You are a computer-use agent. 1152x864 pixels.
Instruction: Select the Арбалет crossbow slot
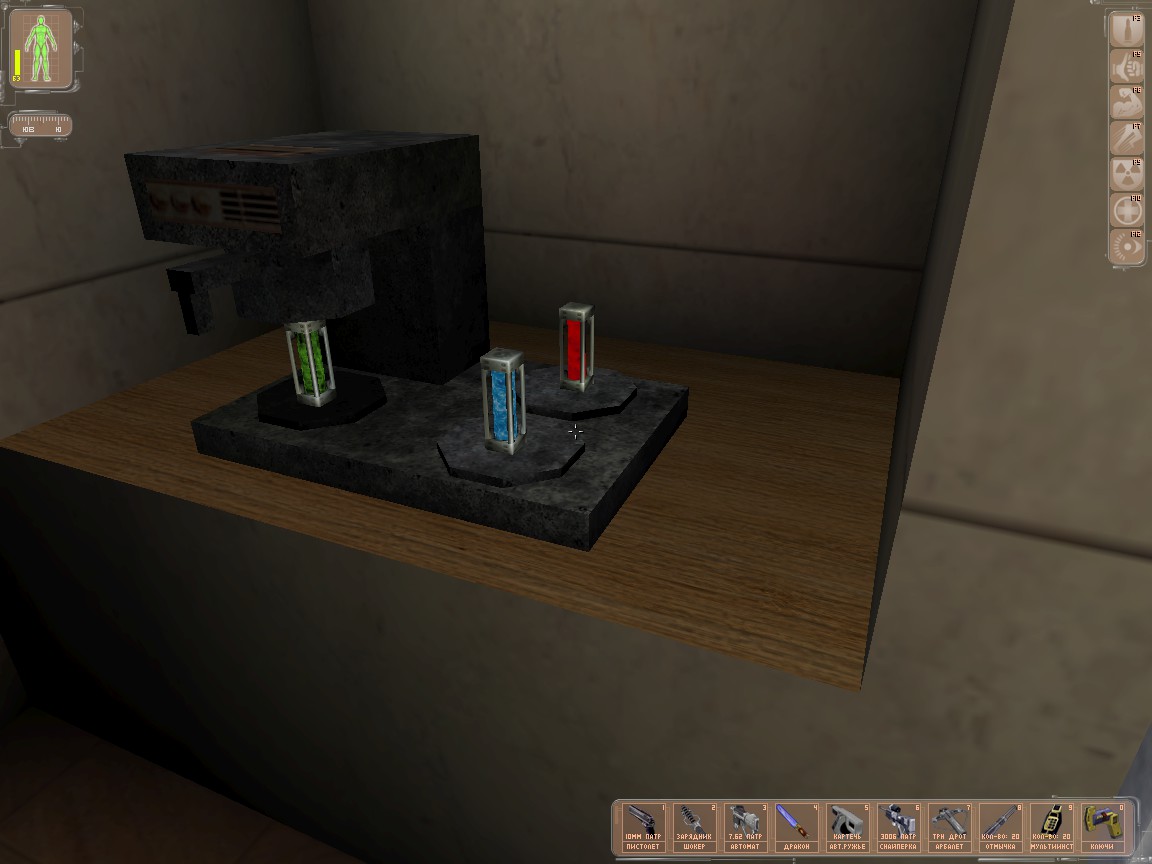pos(949,826)
